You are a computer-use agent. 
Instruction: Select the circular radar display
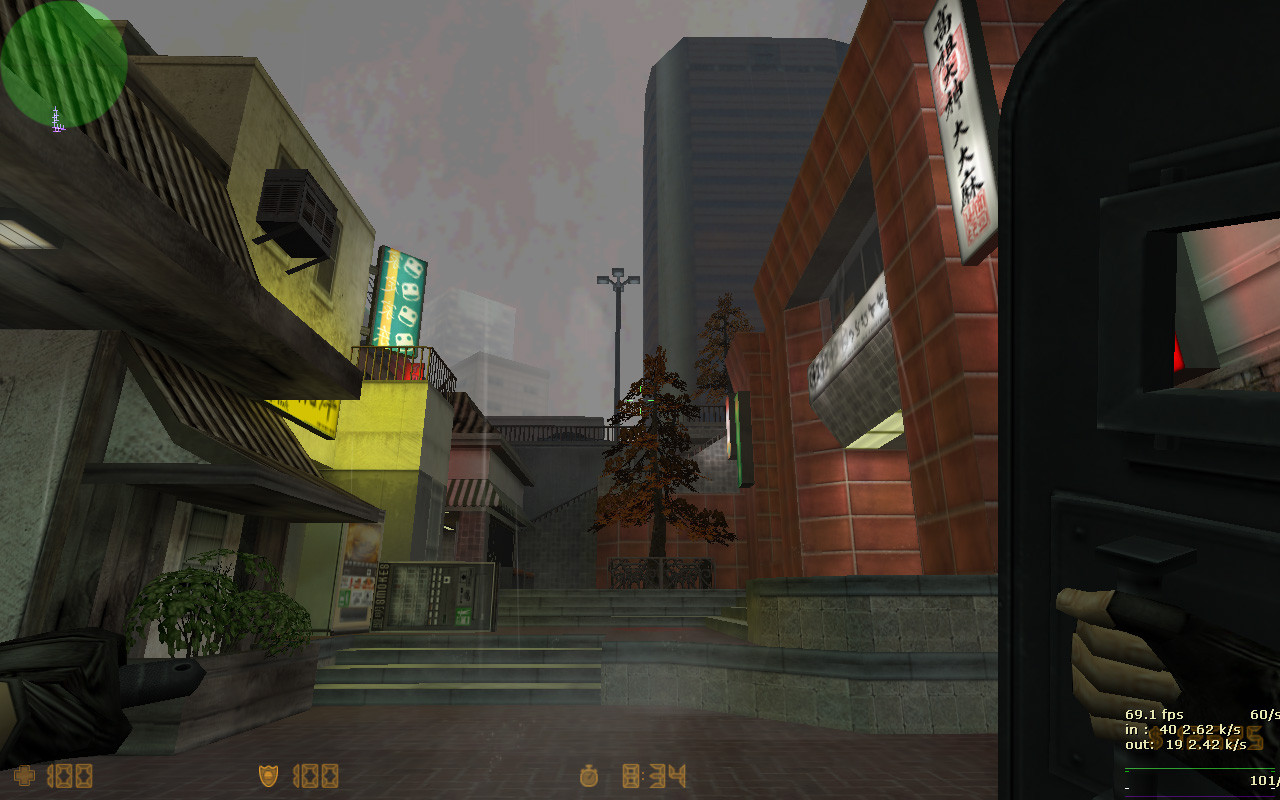point(62,62)
